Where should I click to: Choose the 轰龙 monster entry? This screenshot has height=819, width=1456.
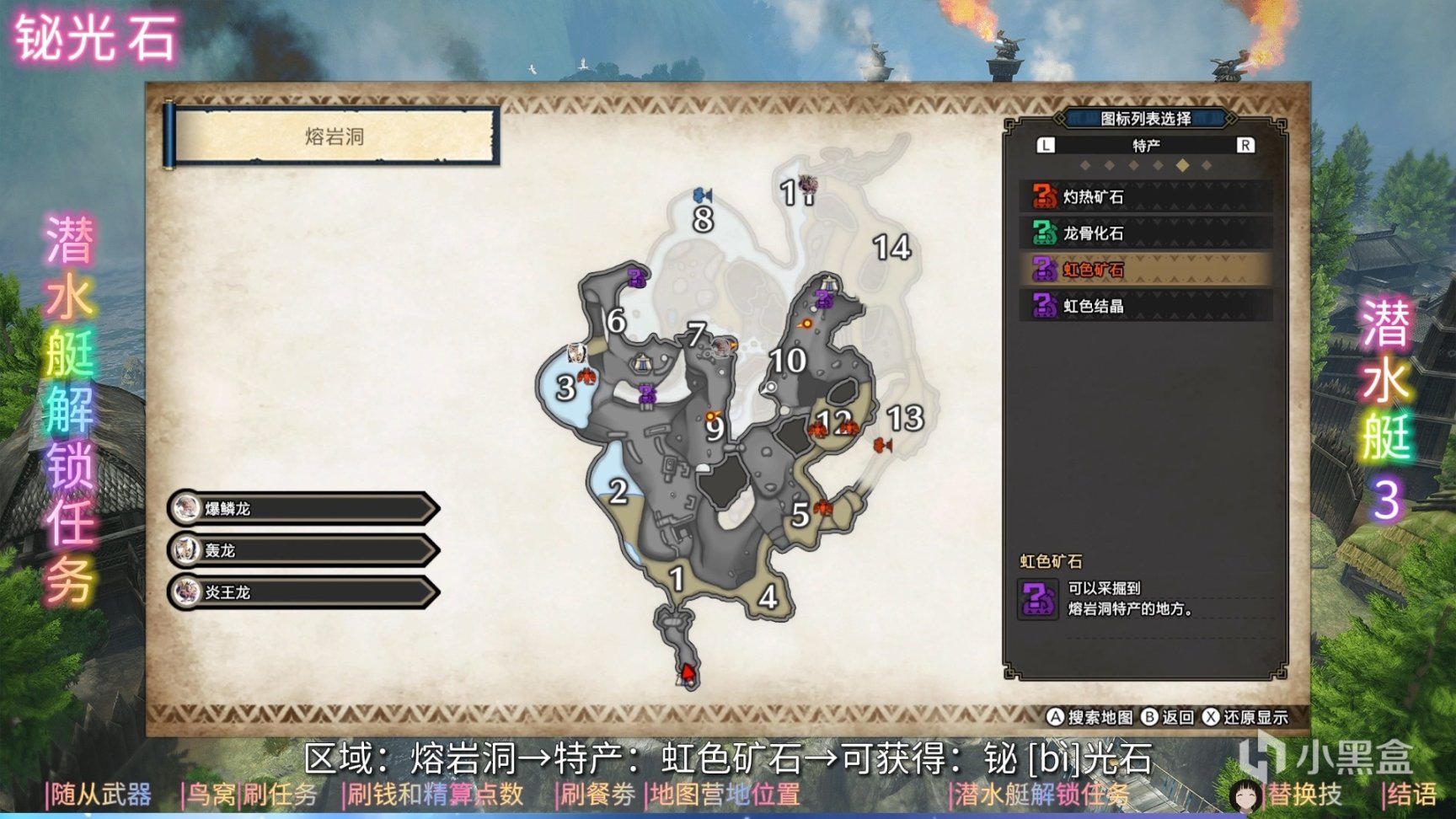(303, 550)
